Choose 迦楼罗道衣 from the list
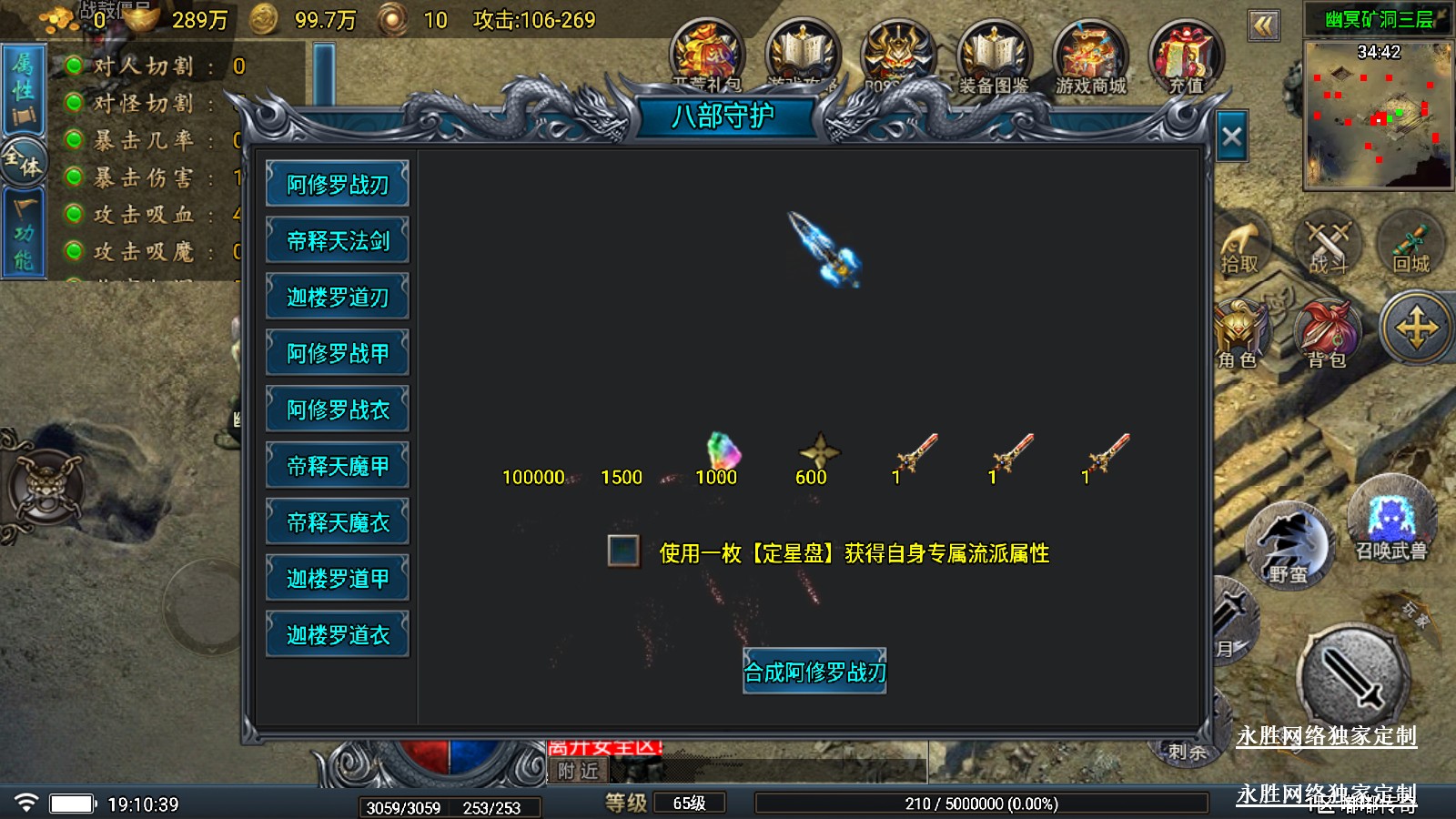Viewport: 1456px width, 819px height. point(338,635)
